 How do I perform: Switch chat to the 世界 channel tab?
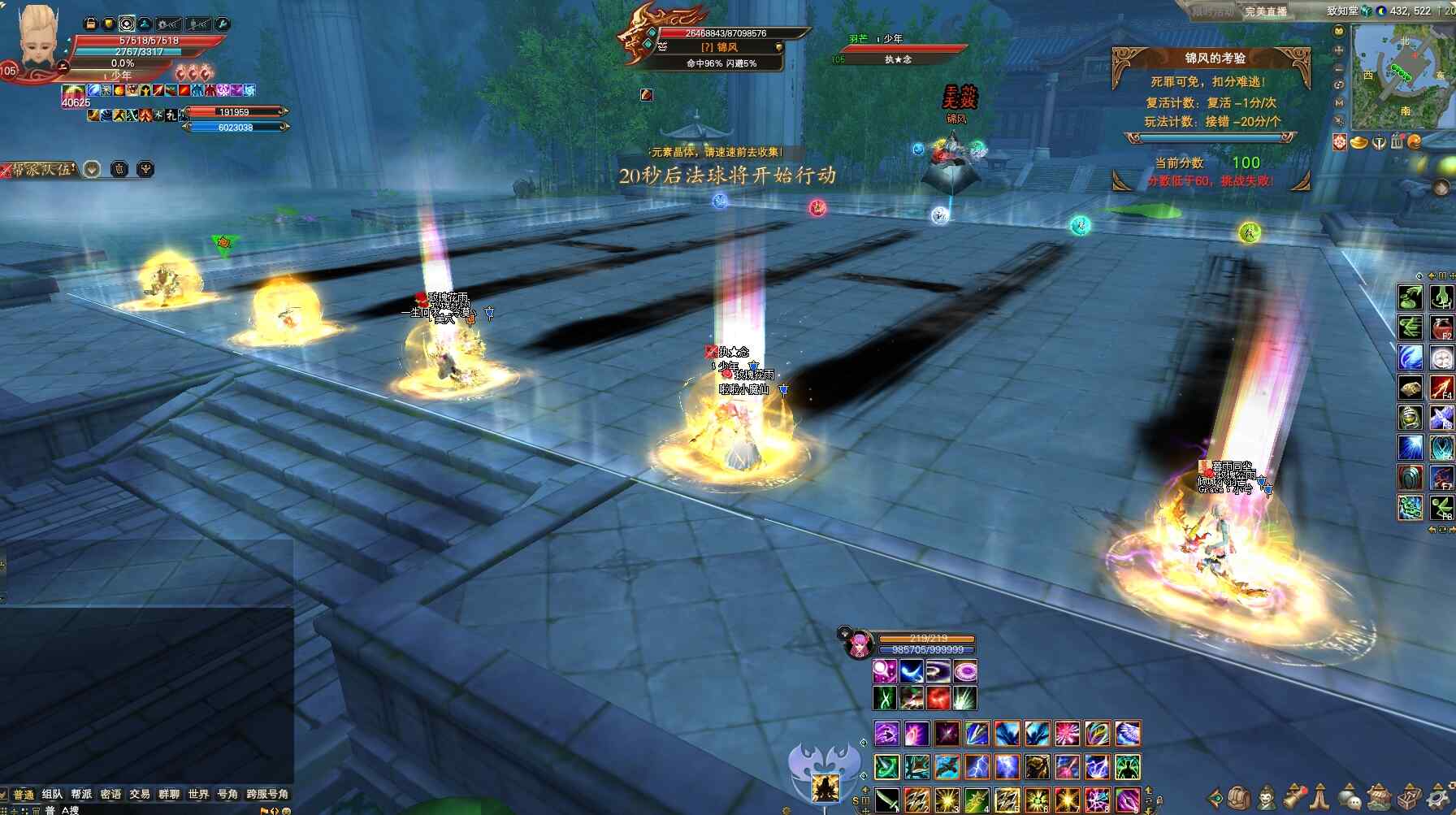tap(198, 794)
